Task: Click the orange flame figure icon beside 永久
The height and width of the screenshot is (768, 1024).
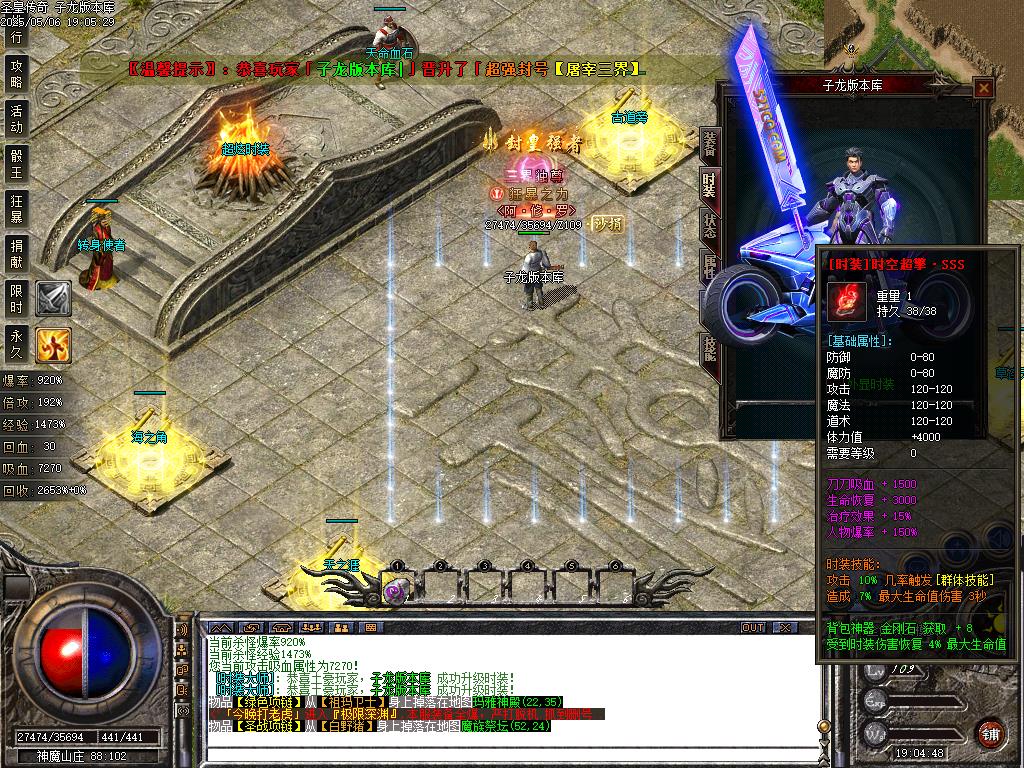Action: [x=53, y=345]
